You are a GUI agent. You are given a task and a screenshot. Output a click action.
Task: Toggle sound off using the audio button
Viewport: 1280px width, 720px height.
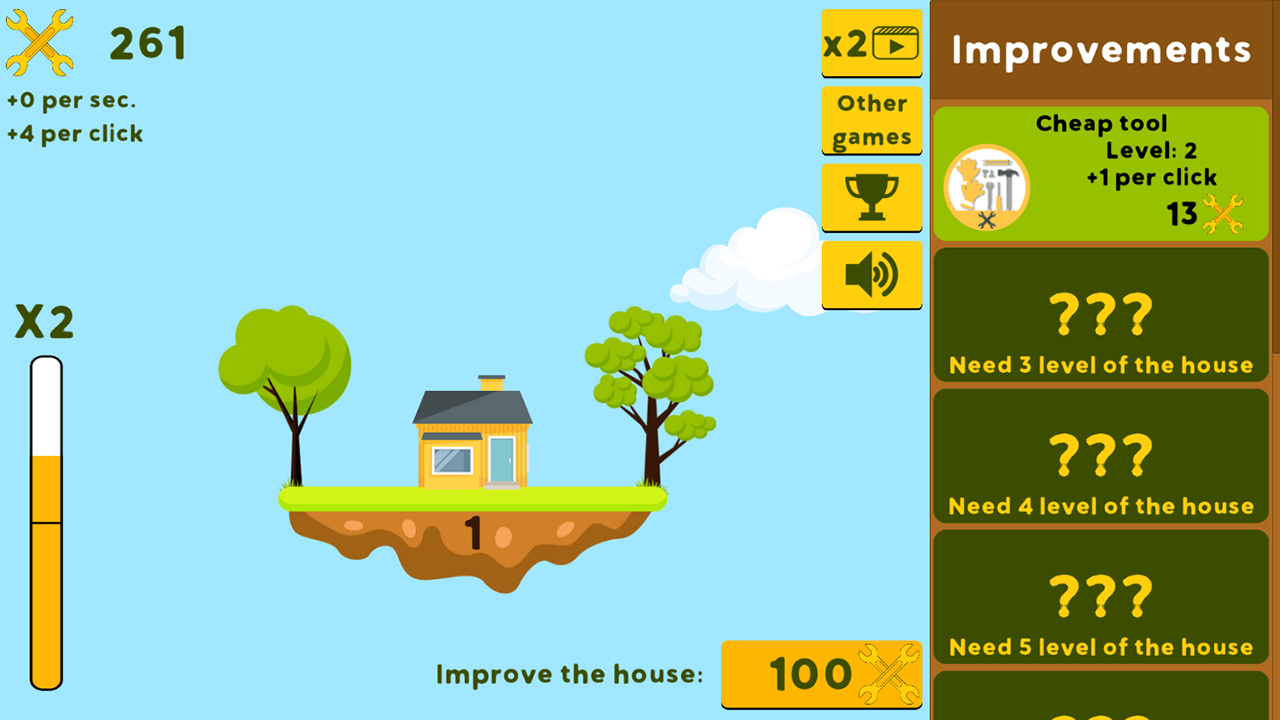coord(871,274)
